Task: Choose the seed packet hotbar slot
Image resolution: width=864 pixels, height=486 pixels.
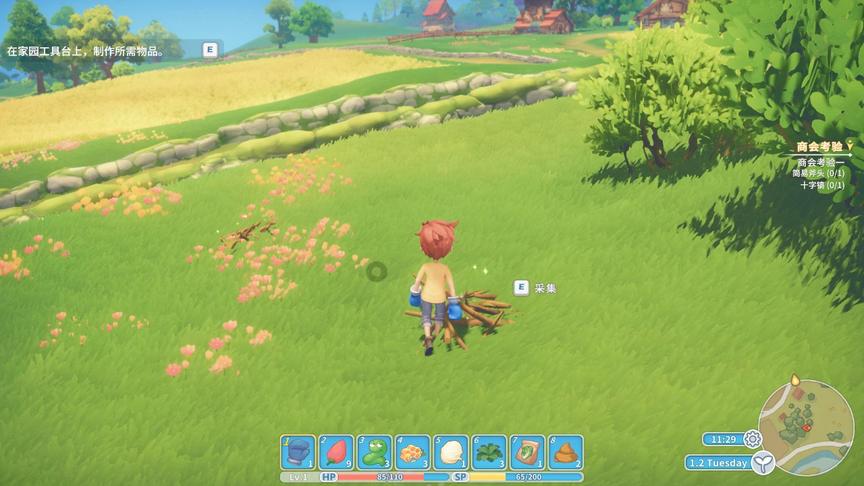Action: point(527,453)
